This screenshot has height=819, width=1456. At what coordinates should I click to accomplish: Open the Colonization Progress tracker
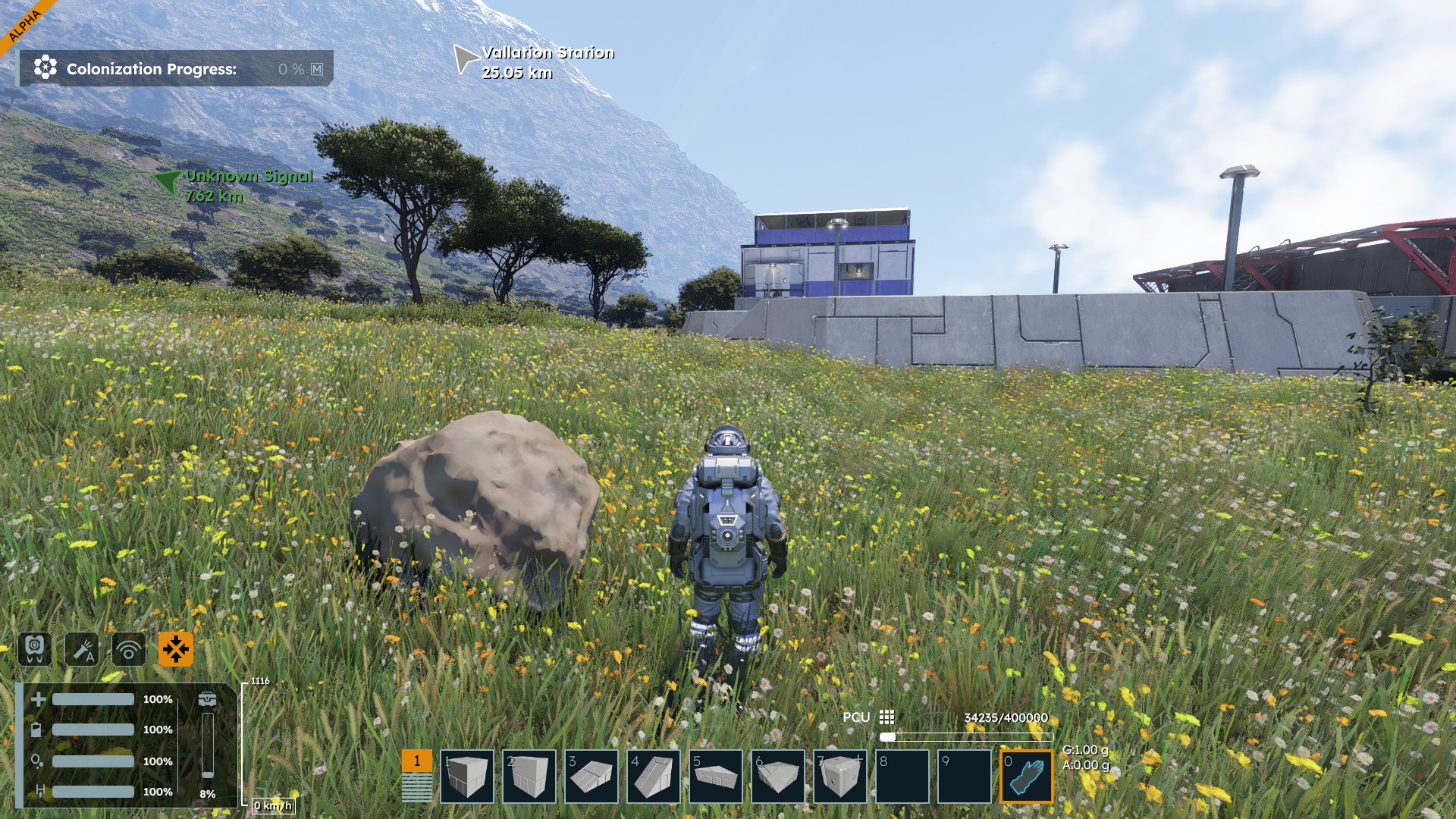[x=175, y=69]
